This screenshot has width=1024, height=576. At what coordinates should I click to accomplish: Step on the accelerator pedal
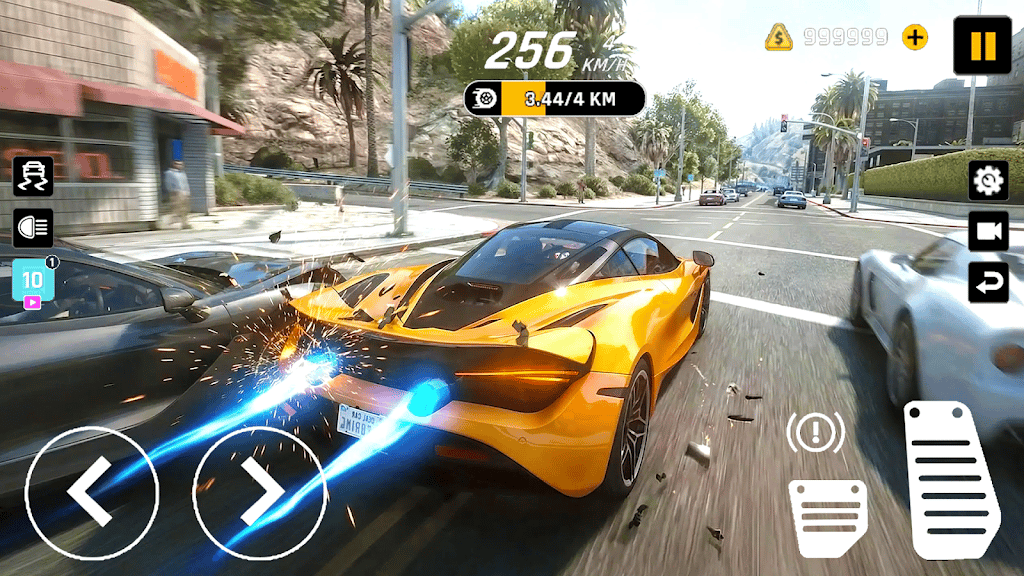click(950, 480)
